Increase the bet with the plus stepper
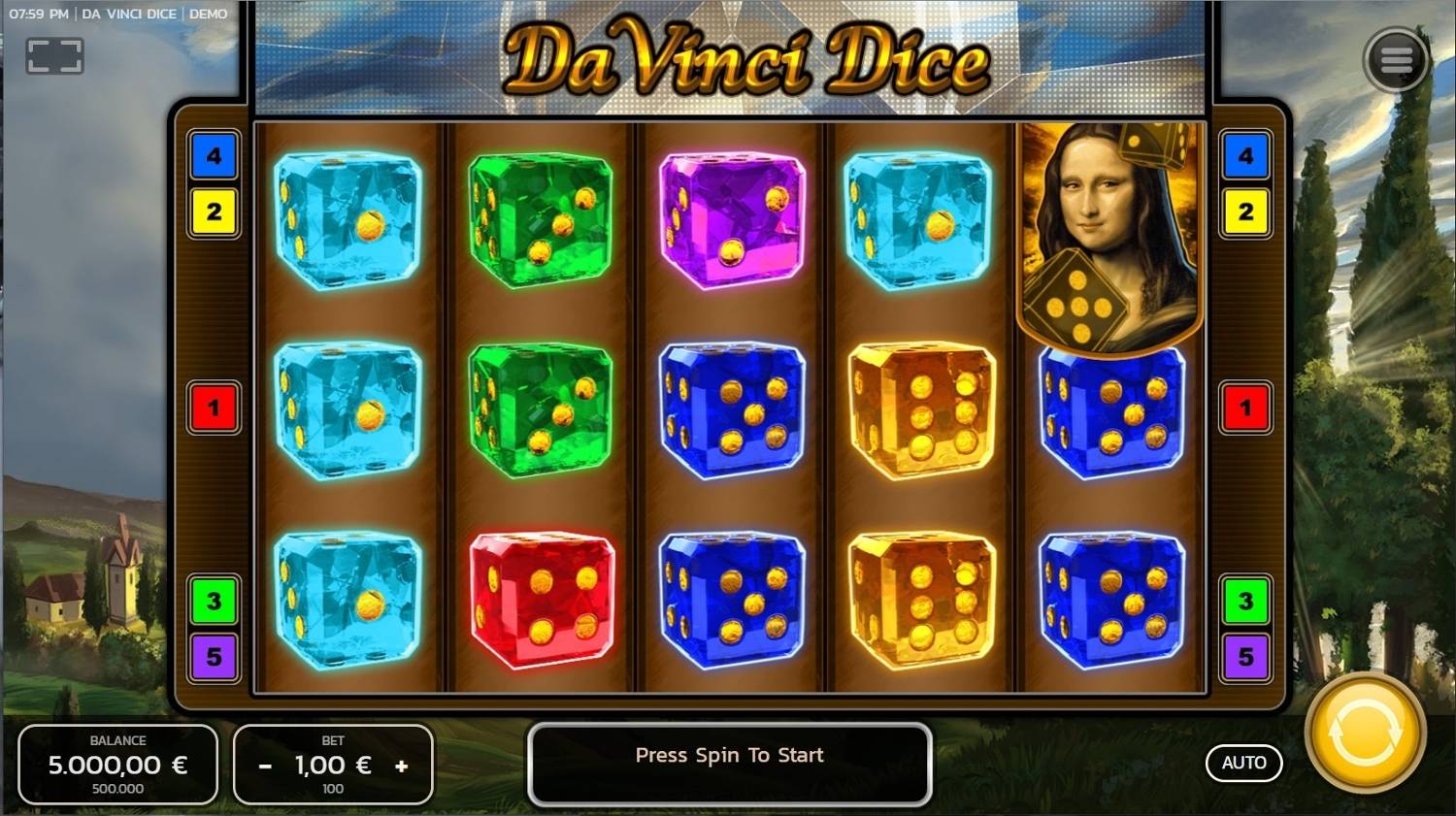 pos(402,766)
